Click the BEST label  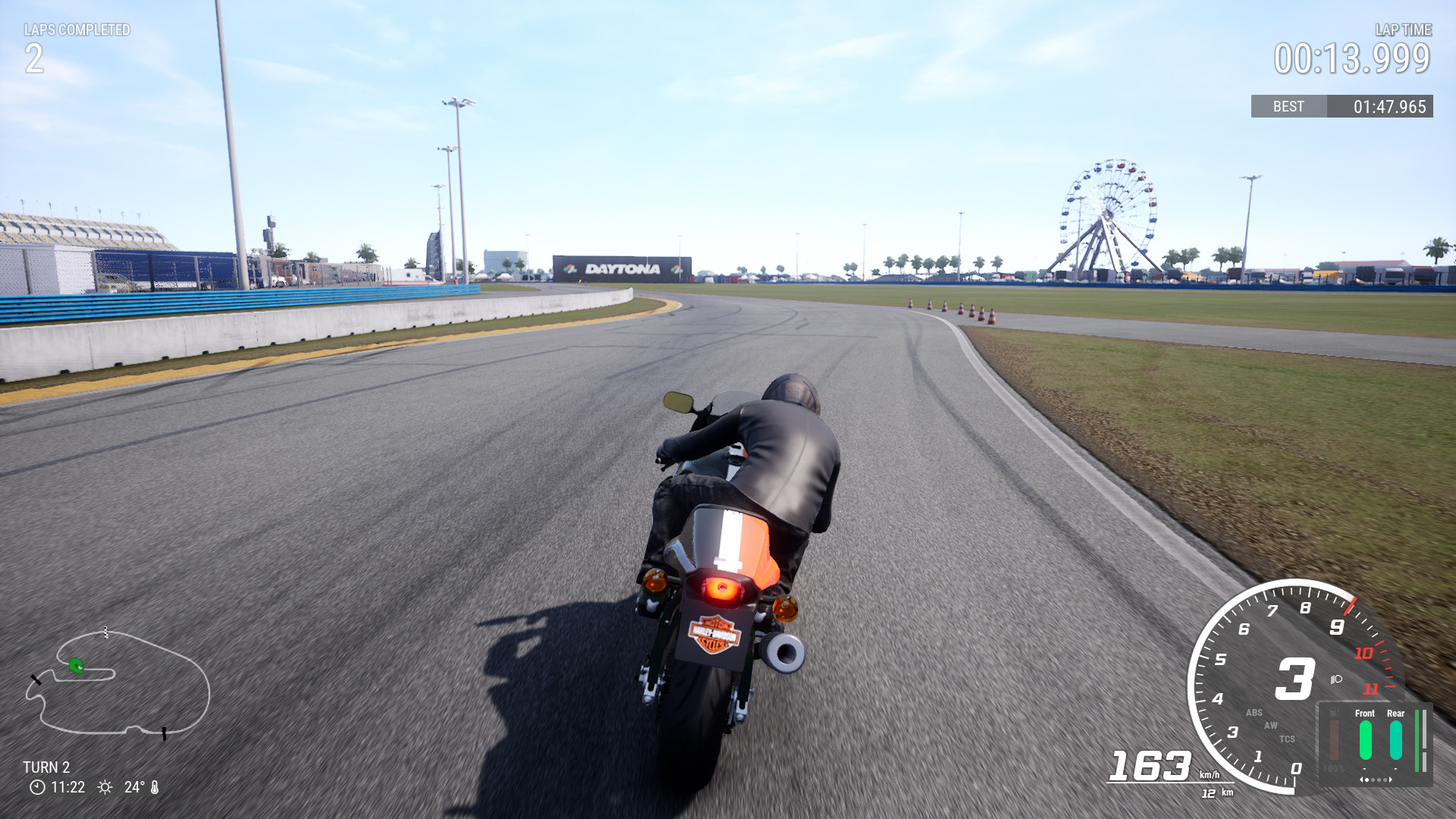pyautogui.click(x=1288, y=106)
